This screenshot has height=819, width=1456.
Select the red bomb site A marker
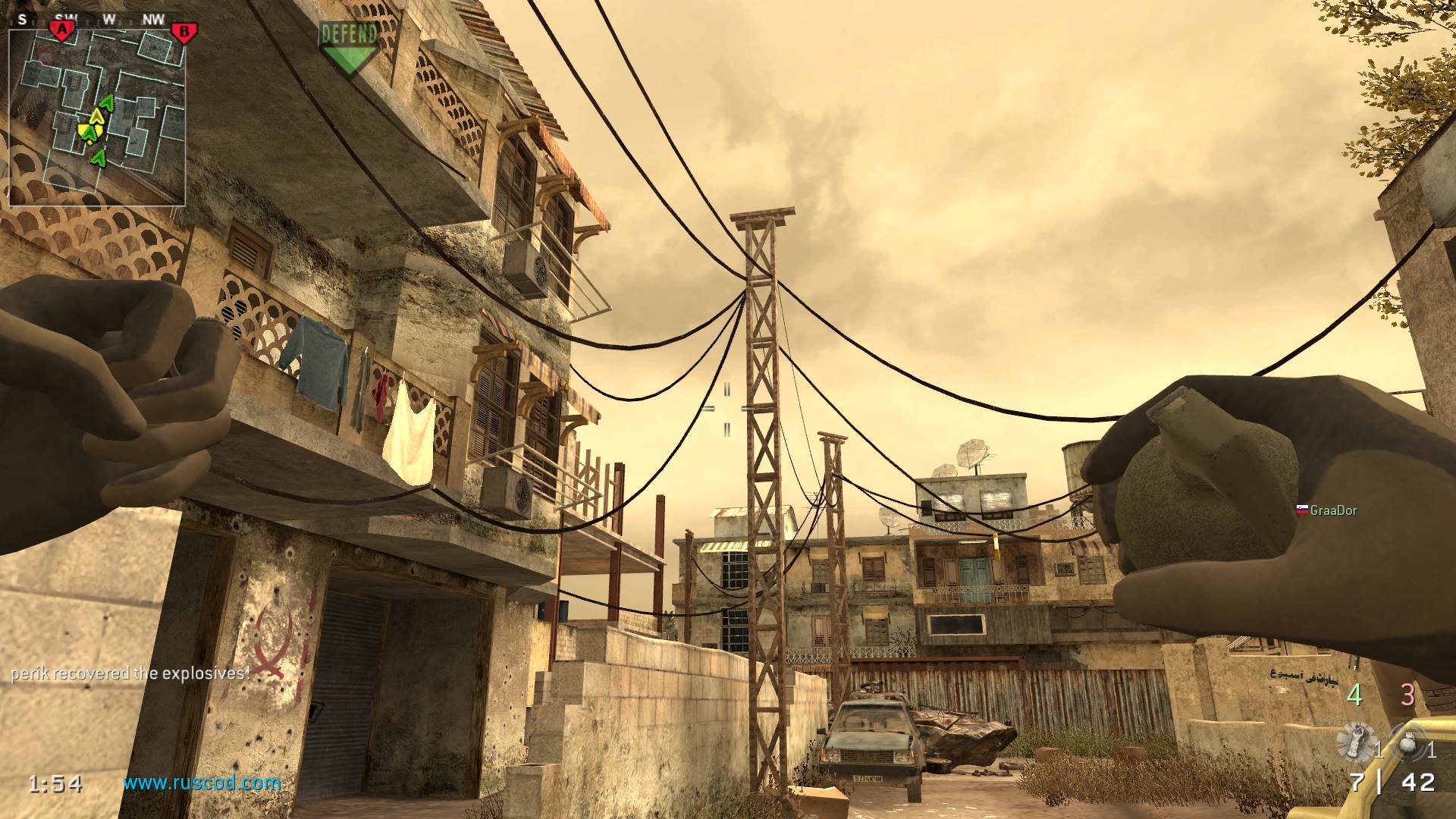(x=61, y=31)
